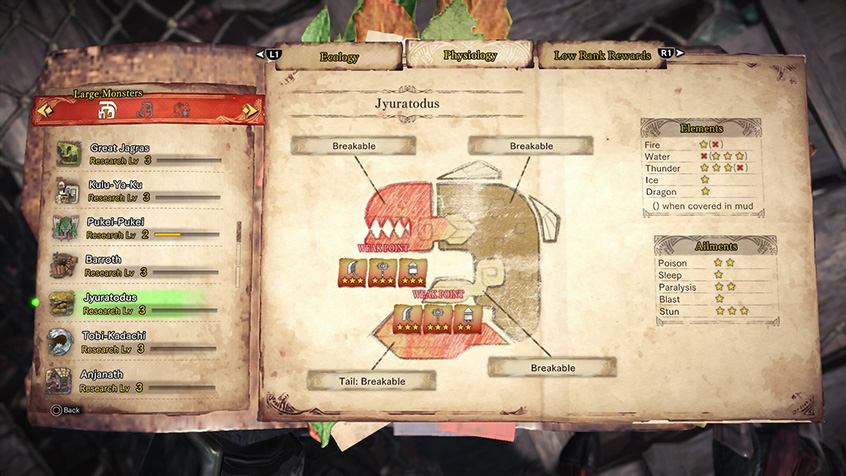Click the right arrow of the Large Monsters category
Viewport: 846px width, 476px height.
(x=250, y=110)
